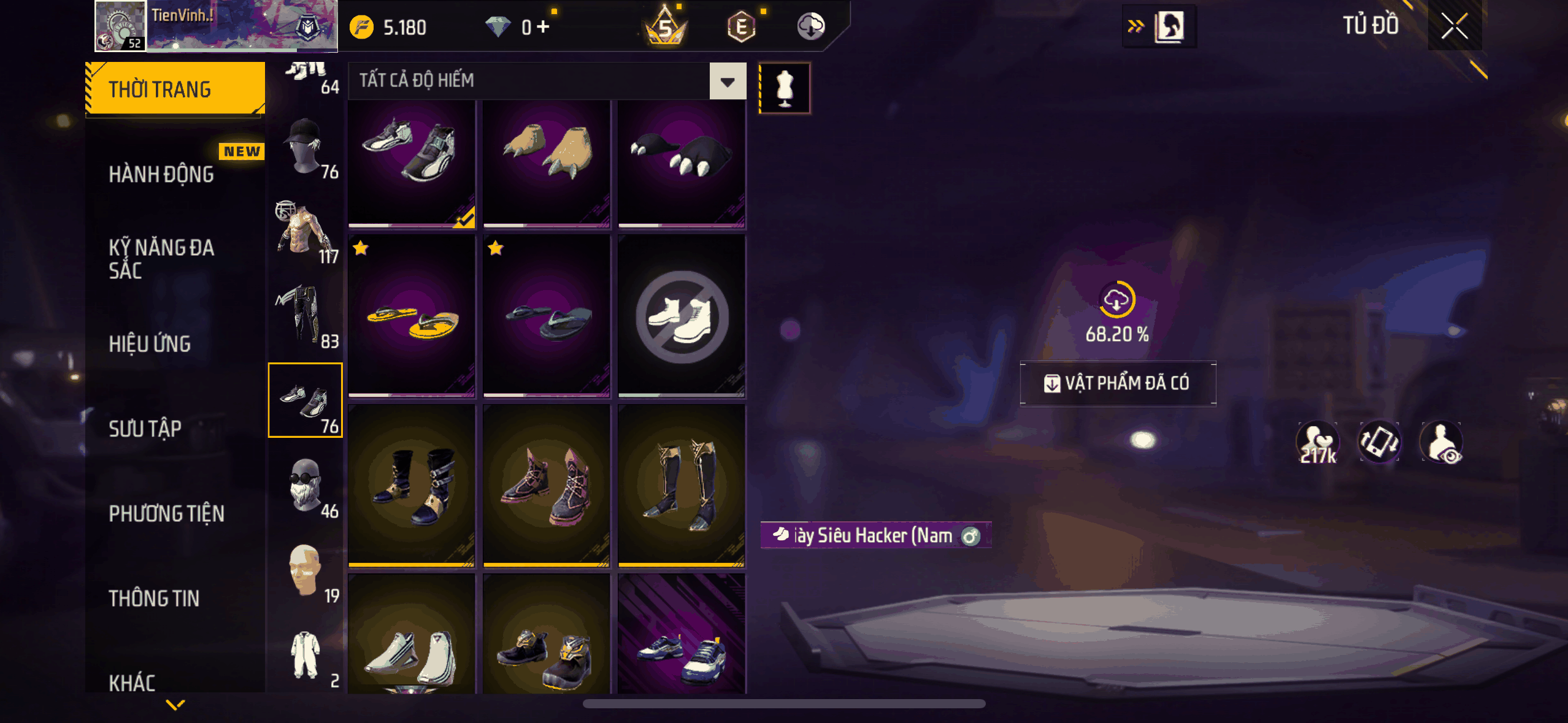Viewport: 1568px width, 723px height.
Task: Select the KỸ NĂNG ĐA SẮC tab
Action: pos(161,259)
